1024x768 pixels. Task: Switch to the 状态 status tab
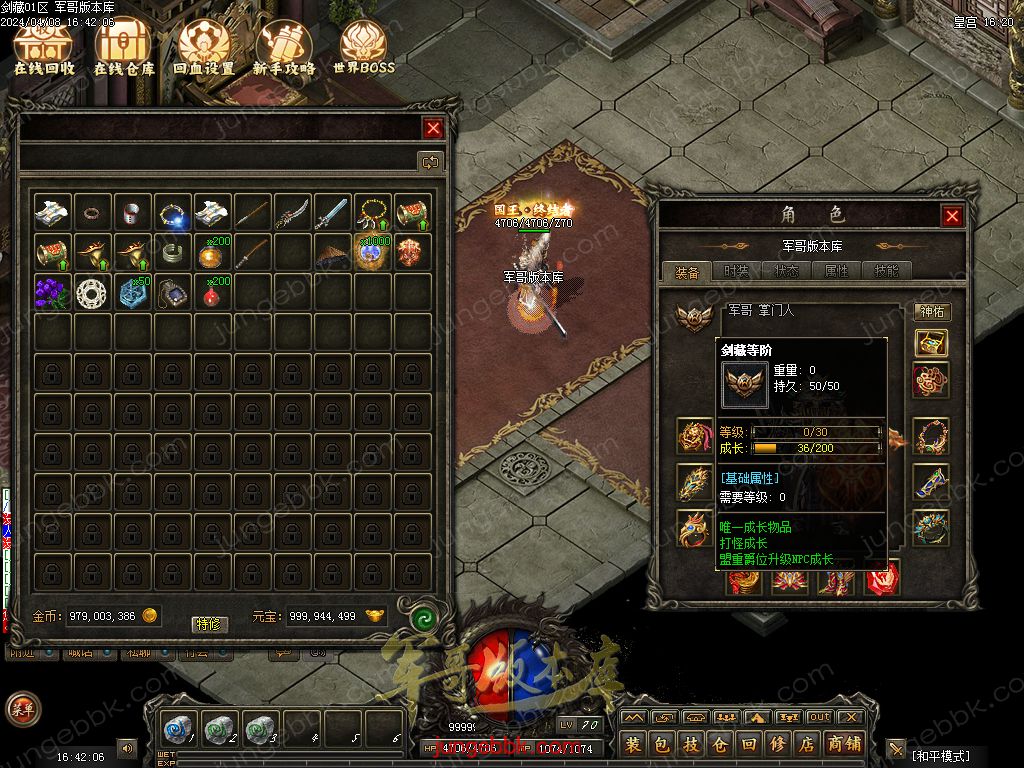[787, 271]
